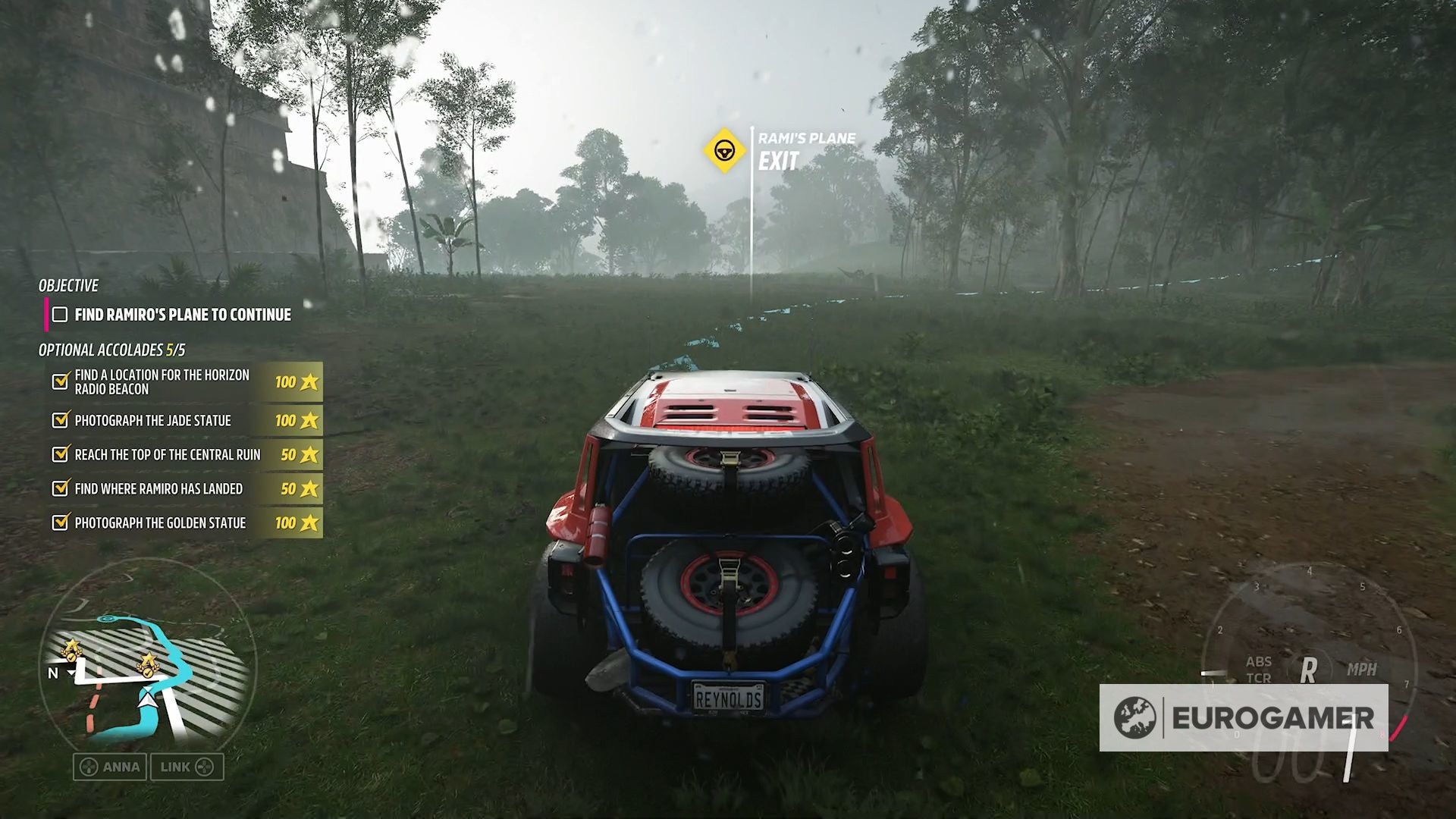Uncheck the Find Where Ramiro Has Landed accolade
Viewport: 1456px width, 819px height.
pyautogui.click(x=58, y=488)
